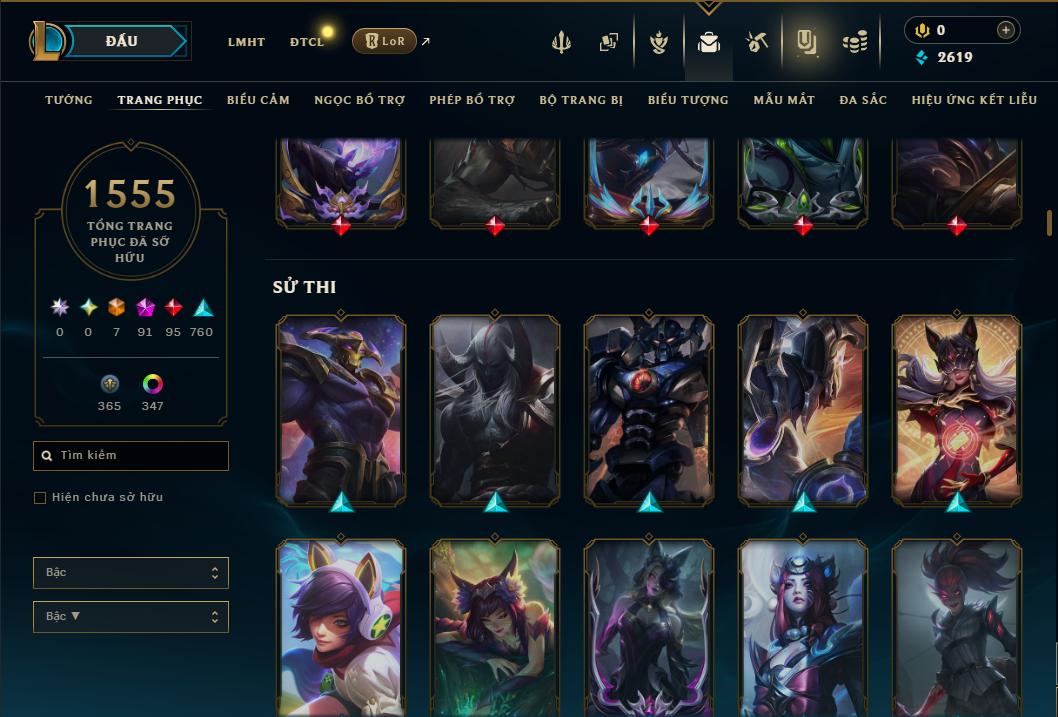
Task: Select the NGỌC BỔ TRỢ runes tab
Action: (x=360, y=100)
